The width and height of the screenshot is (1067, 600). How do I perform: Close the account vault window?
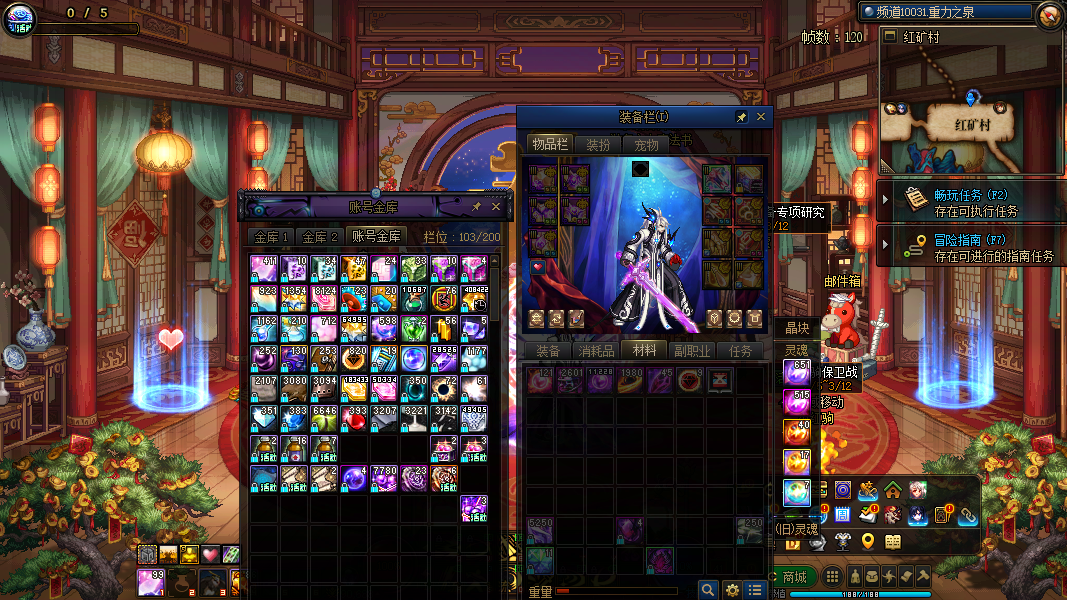pos(496,207)
